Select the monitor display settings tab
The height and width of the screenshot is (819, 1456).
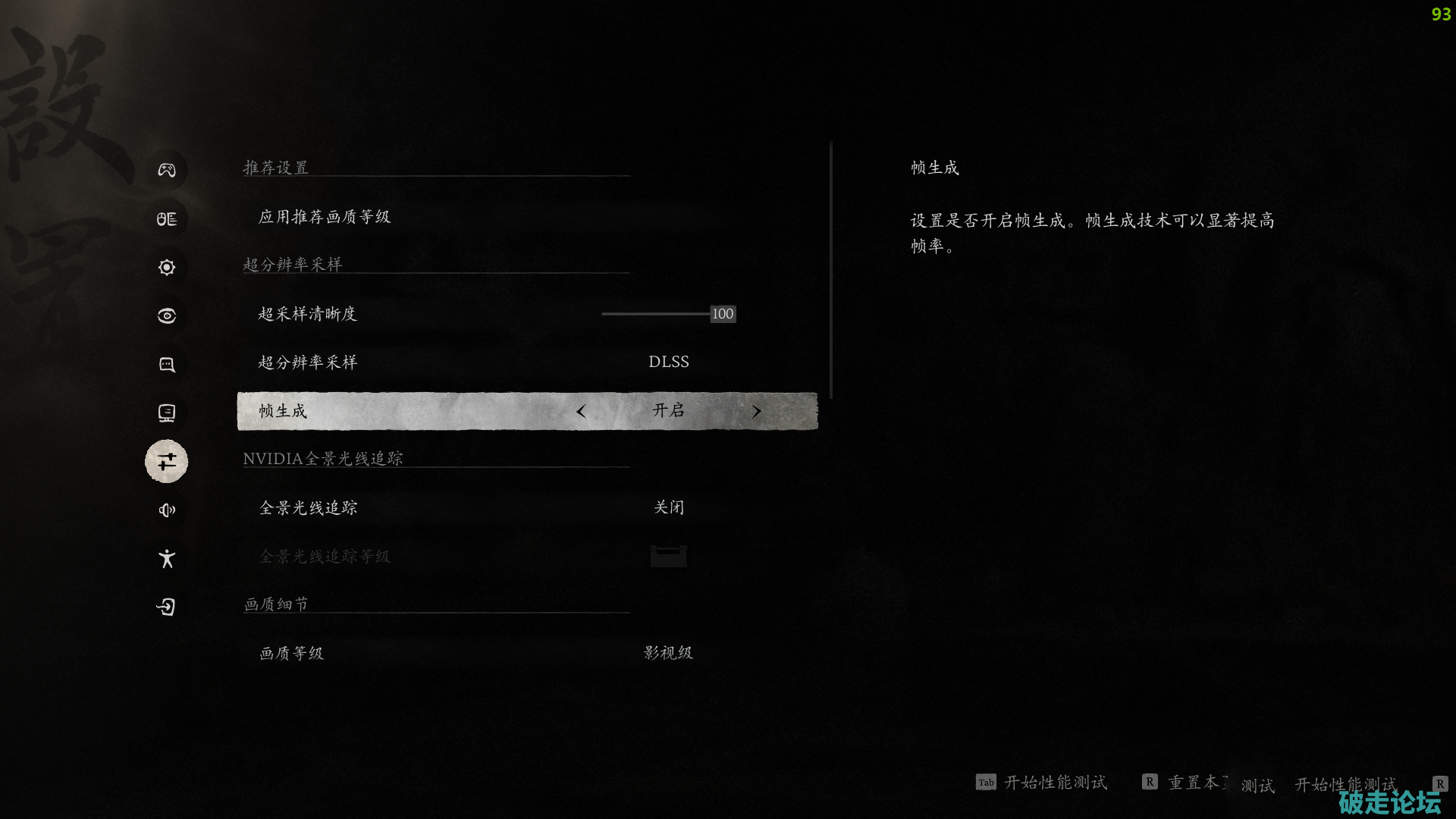click(x=167, y=413)
